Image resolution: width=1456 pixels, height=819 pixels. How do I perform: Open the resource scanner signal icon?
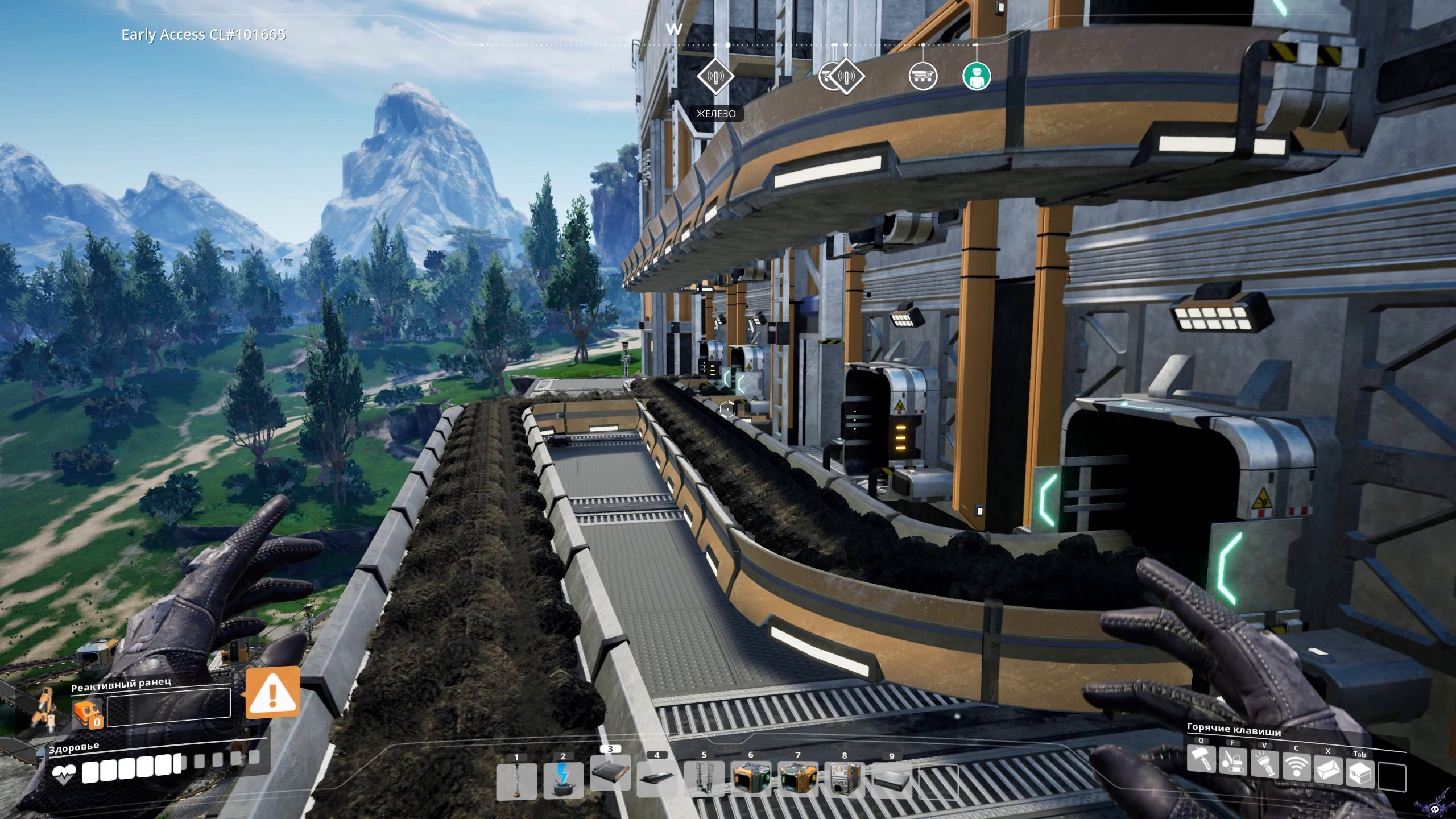coord(1296,774)
